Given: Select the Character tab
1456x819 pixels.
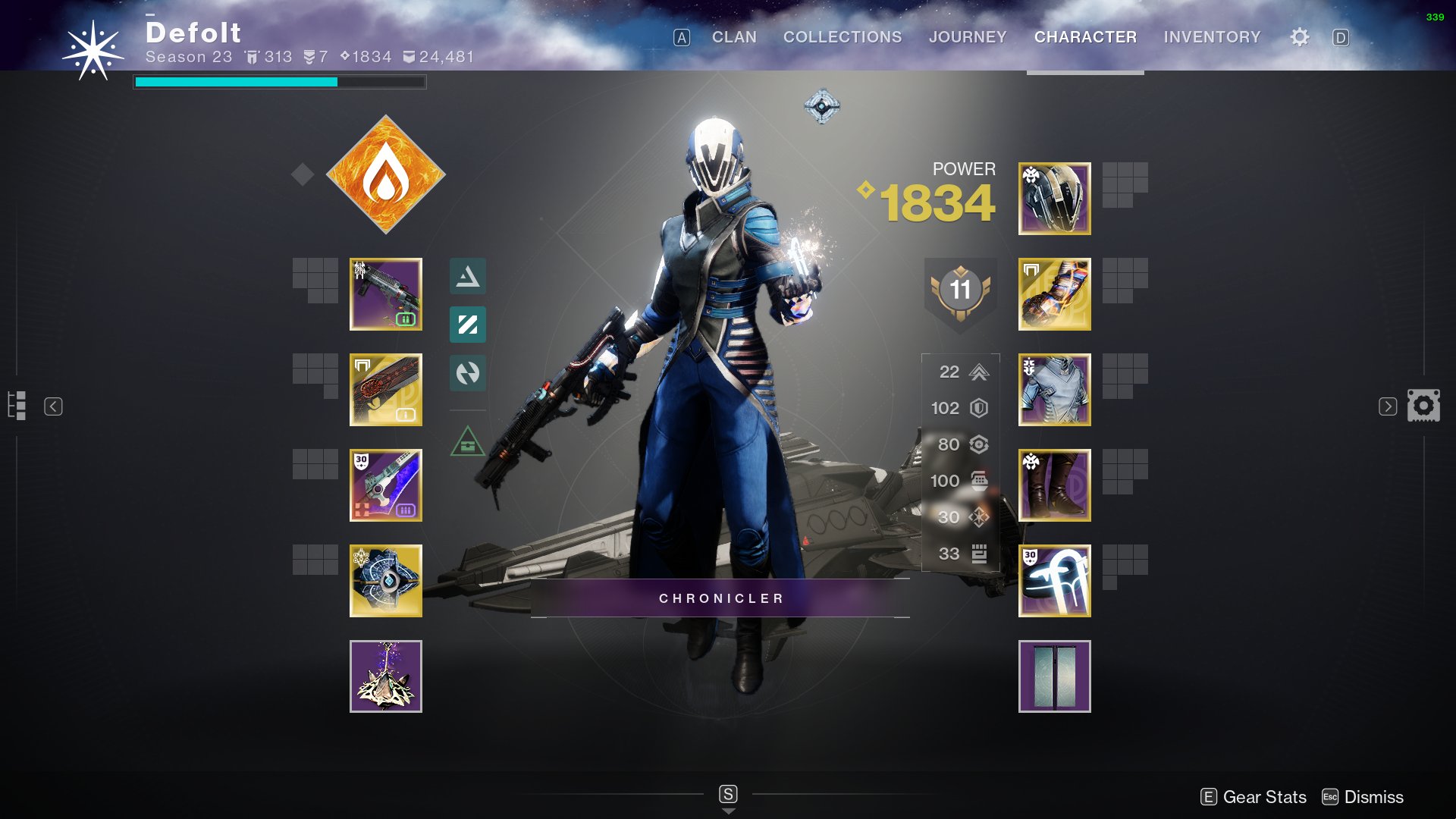Looking at the screenshot, I should coord(1085,37).
